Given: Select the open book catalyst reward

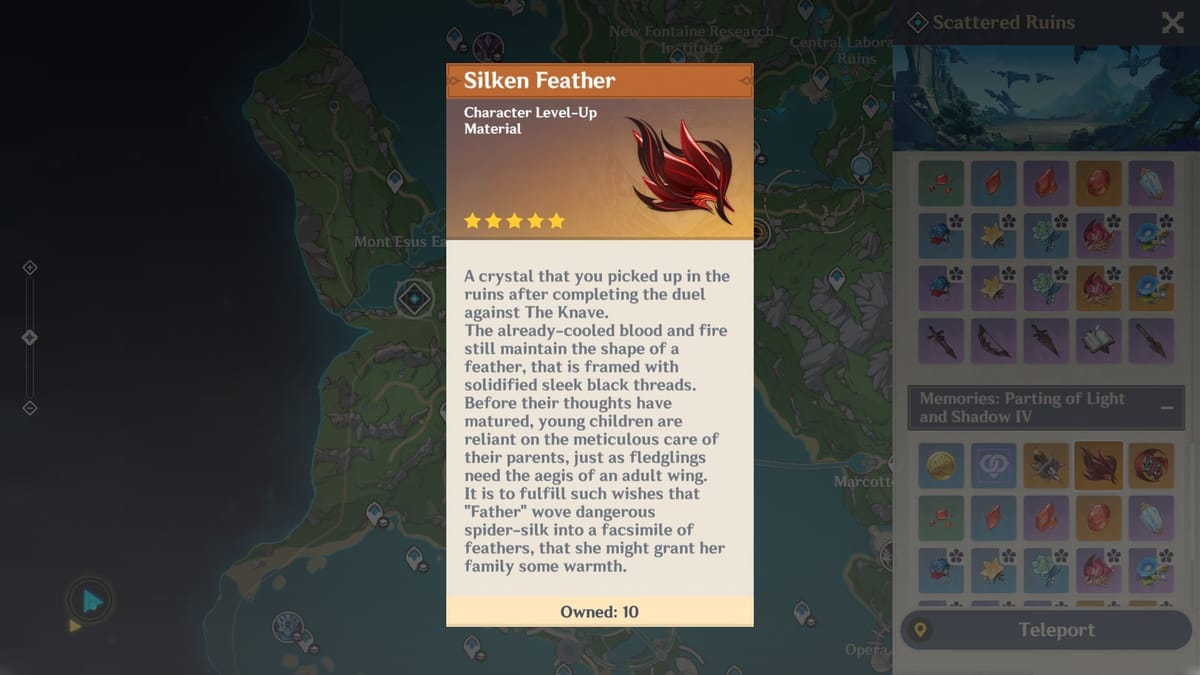Looking at the screenshot, I should point(1098,341).
